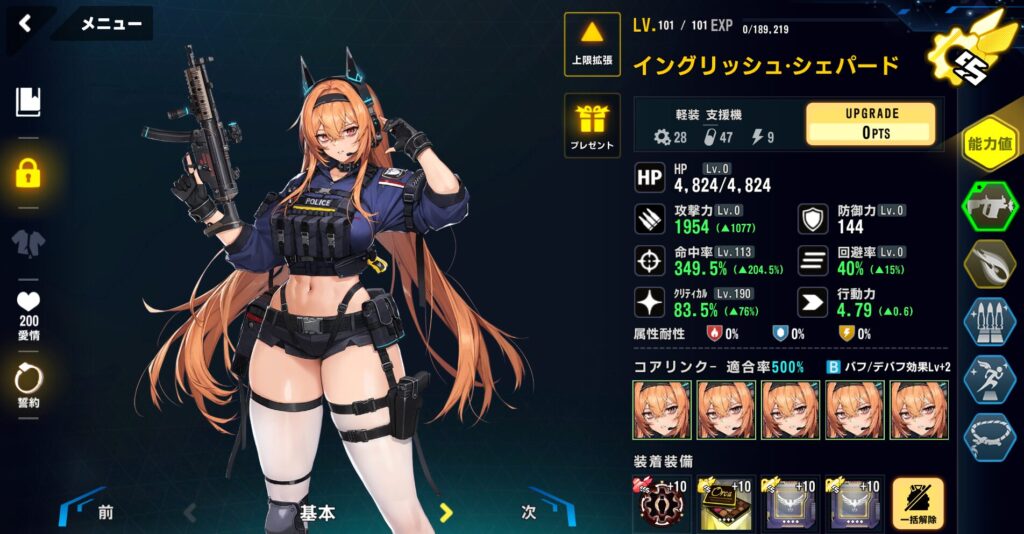This screenshot has width=1024, height=534.
Task: Click the yellow arrow beside 基本
Action: (x=447, y=513)
